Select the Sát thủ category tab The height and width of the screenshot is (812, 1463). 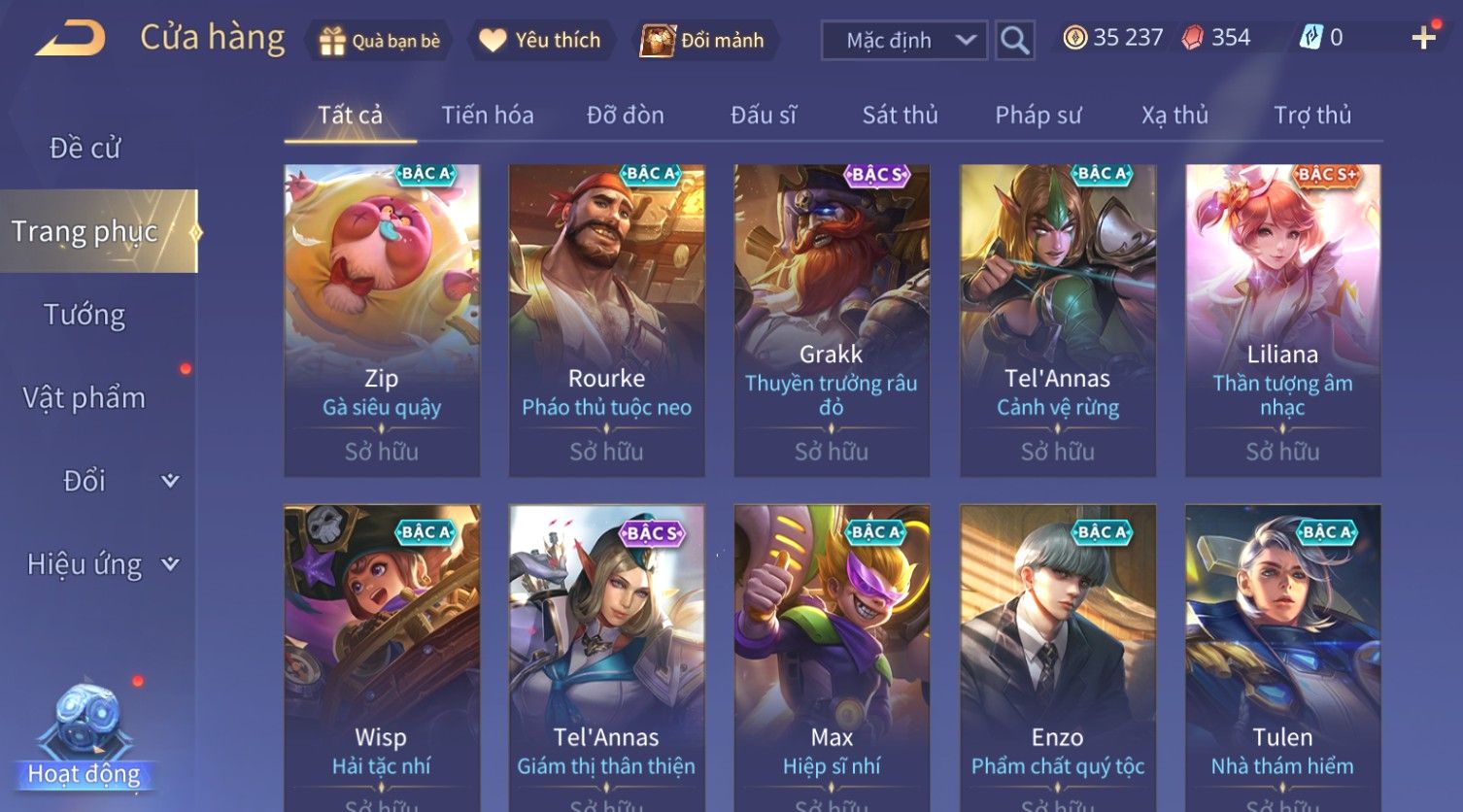901,116
